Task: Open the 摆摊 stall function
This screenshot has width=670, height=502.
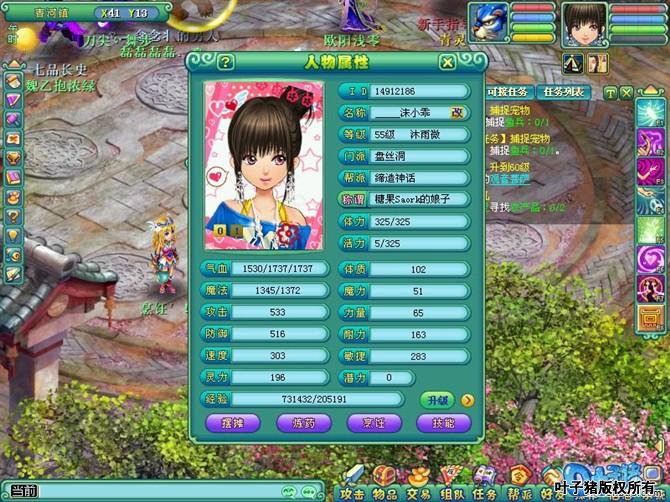Action: coord(232,423)
